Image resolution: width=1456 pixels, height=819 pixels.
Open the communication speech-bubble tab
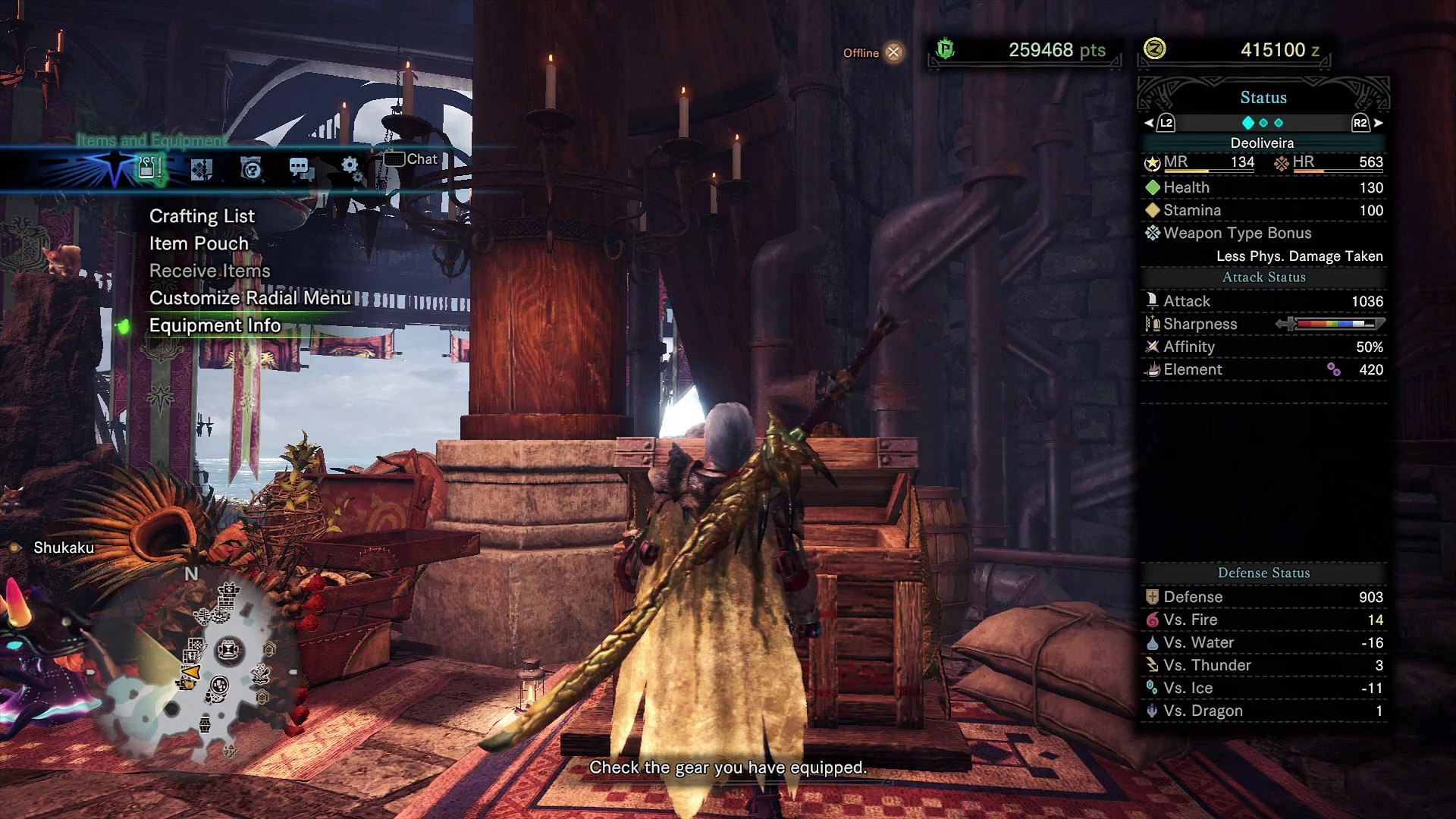tap(301, 168)
